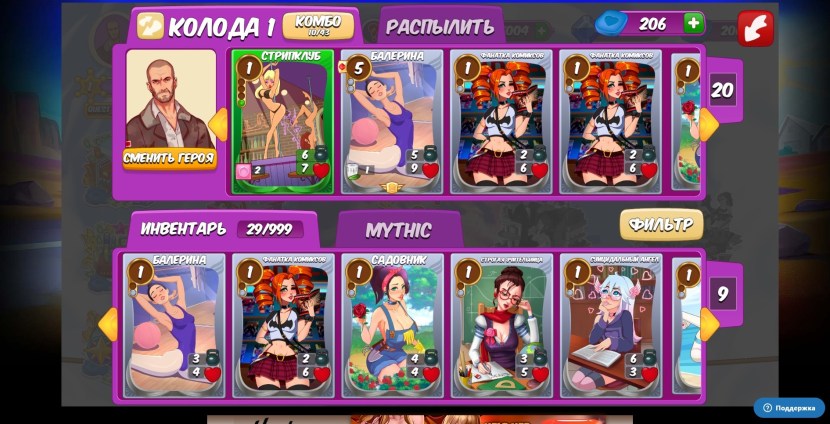Choose the Строгая учительница card
830x424 pixels.
(501, 324)
